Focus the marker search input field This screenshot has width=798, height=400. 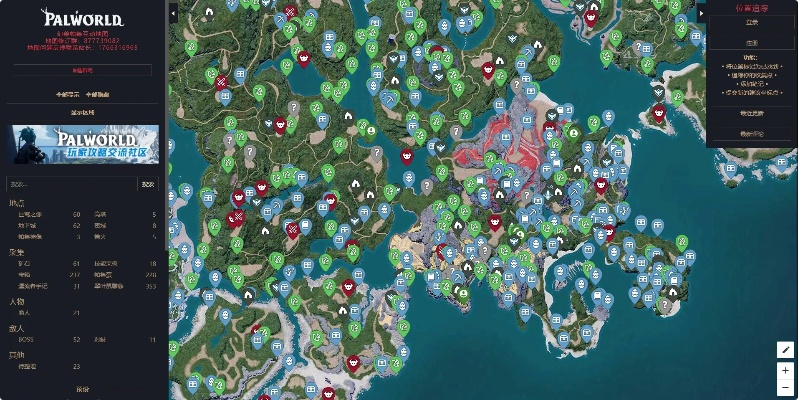point(70,184)
